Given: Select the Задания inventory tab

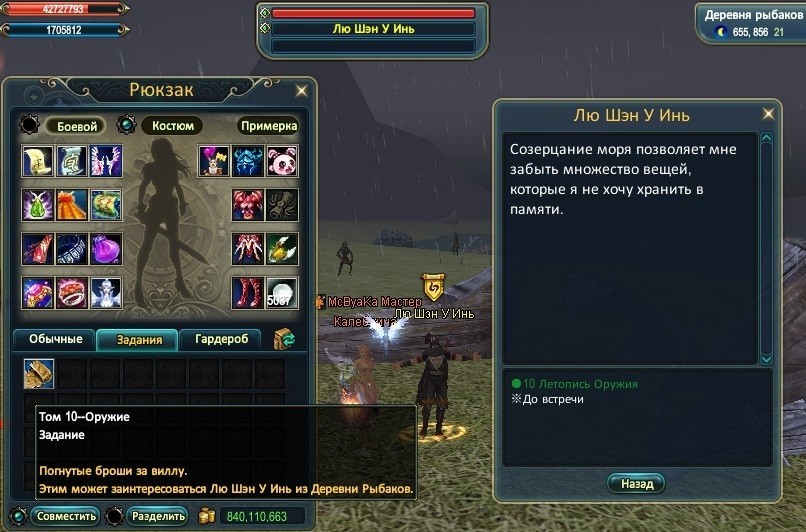Looking at the screenshot, I should (x=138, y=340).
